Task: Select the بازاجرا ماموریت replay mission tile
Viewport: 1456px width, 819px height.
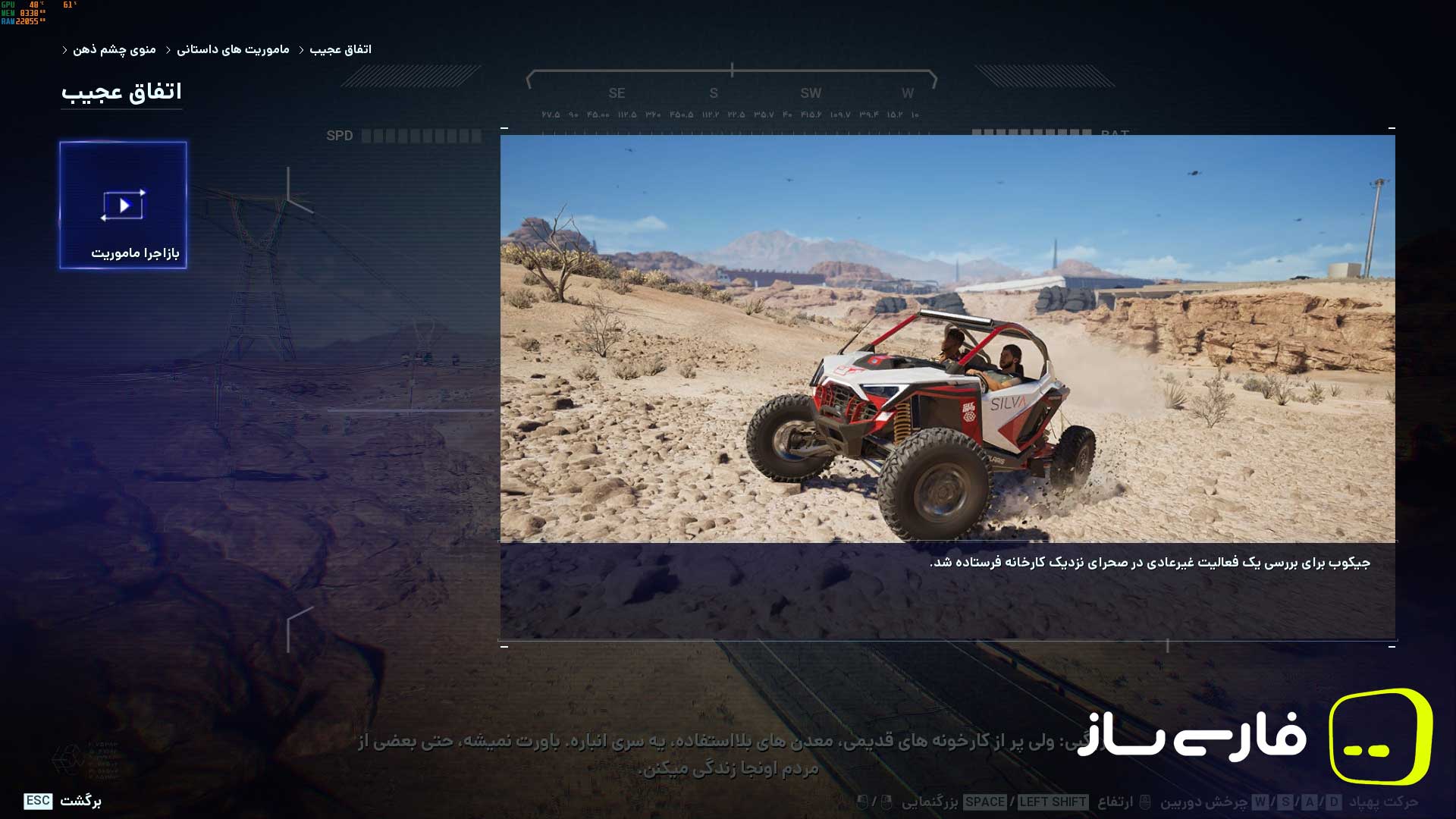Action: (x=123, y=205)
